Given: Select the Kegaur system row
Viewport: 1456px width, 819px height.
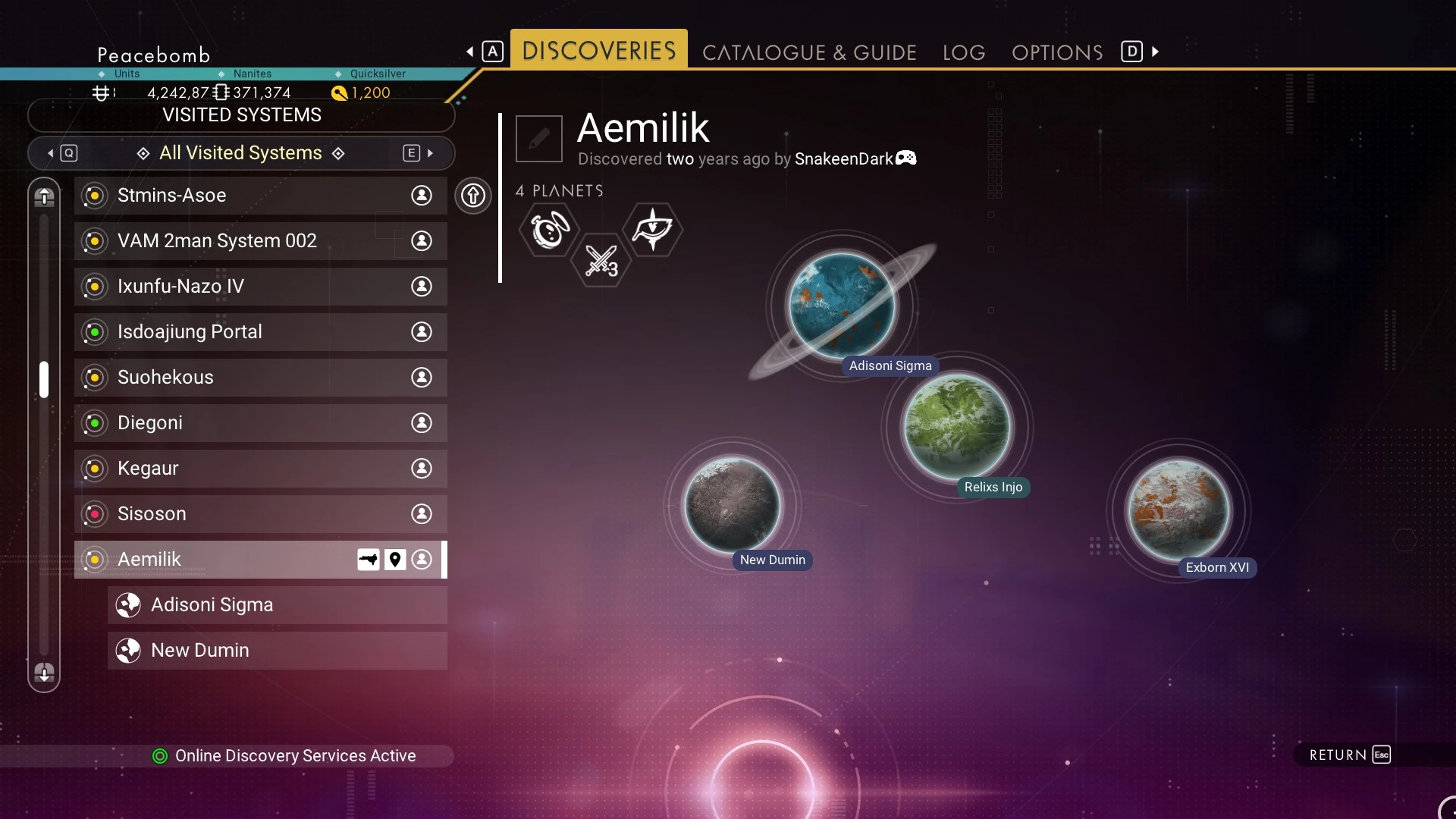Looking at the screenshot, I should [x=260, y=469].
